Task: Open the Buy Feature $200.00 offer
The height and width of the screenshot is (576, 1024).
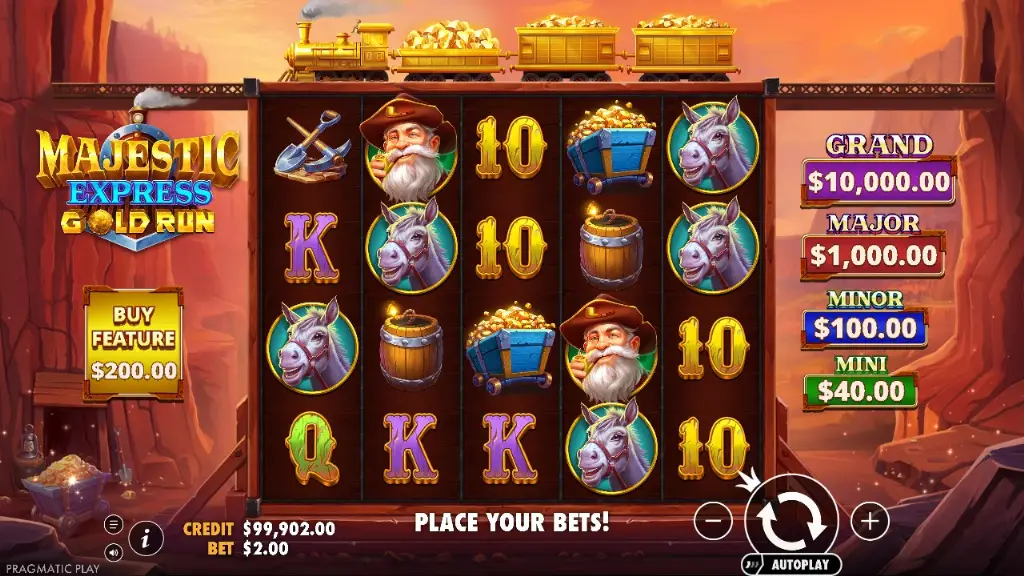Action: [134, 342]
